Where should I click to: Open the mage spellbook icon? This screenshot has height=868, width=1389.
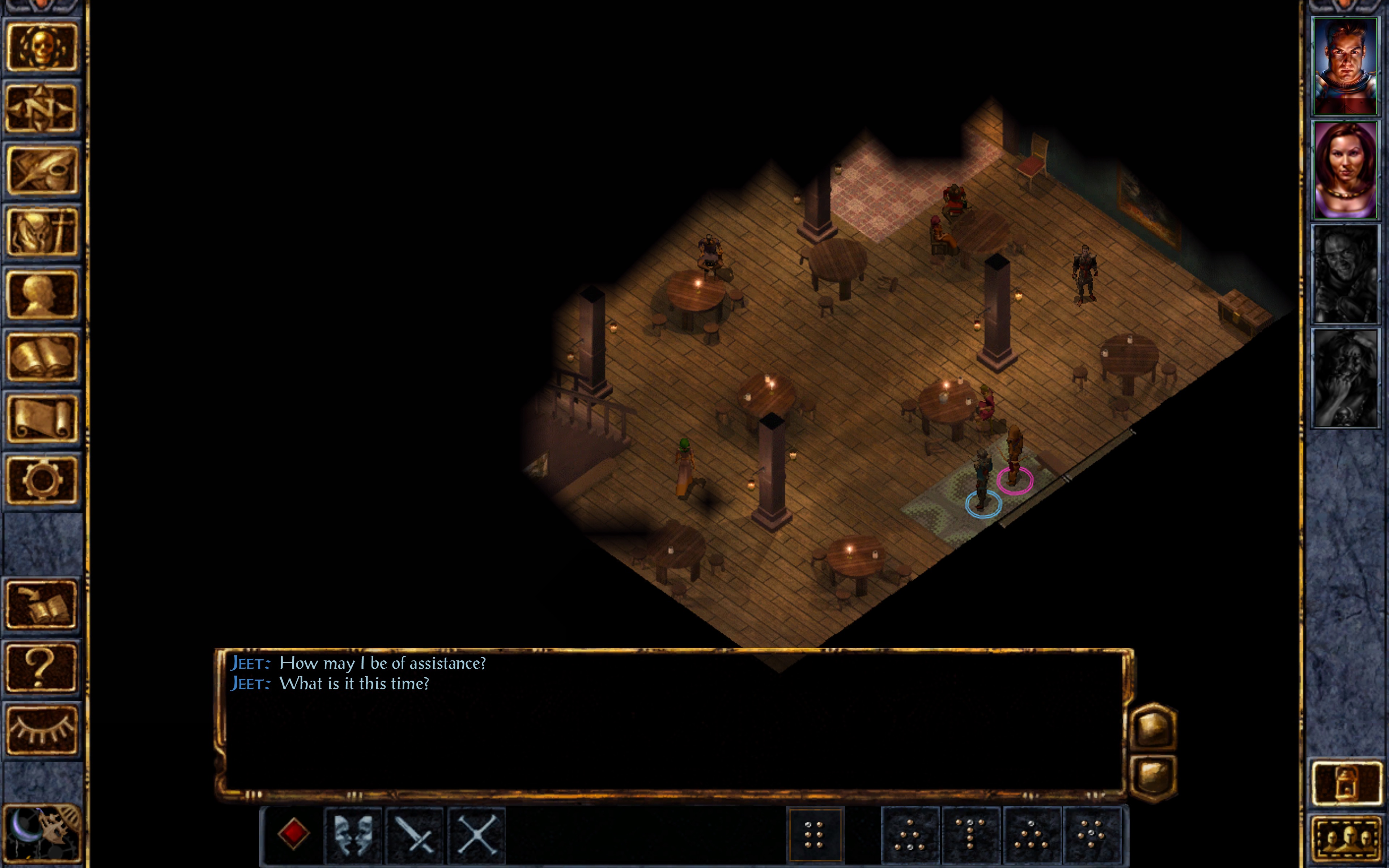pos(41,357)
